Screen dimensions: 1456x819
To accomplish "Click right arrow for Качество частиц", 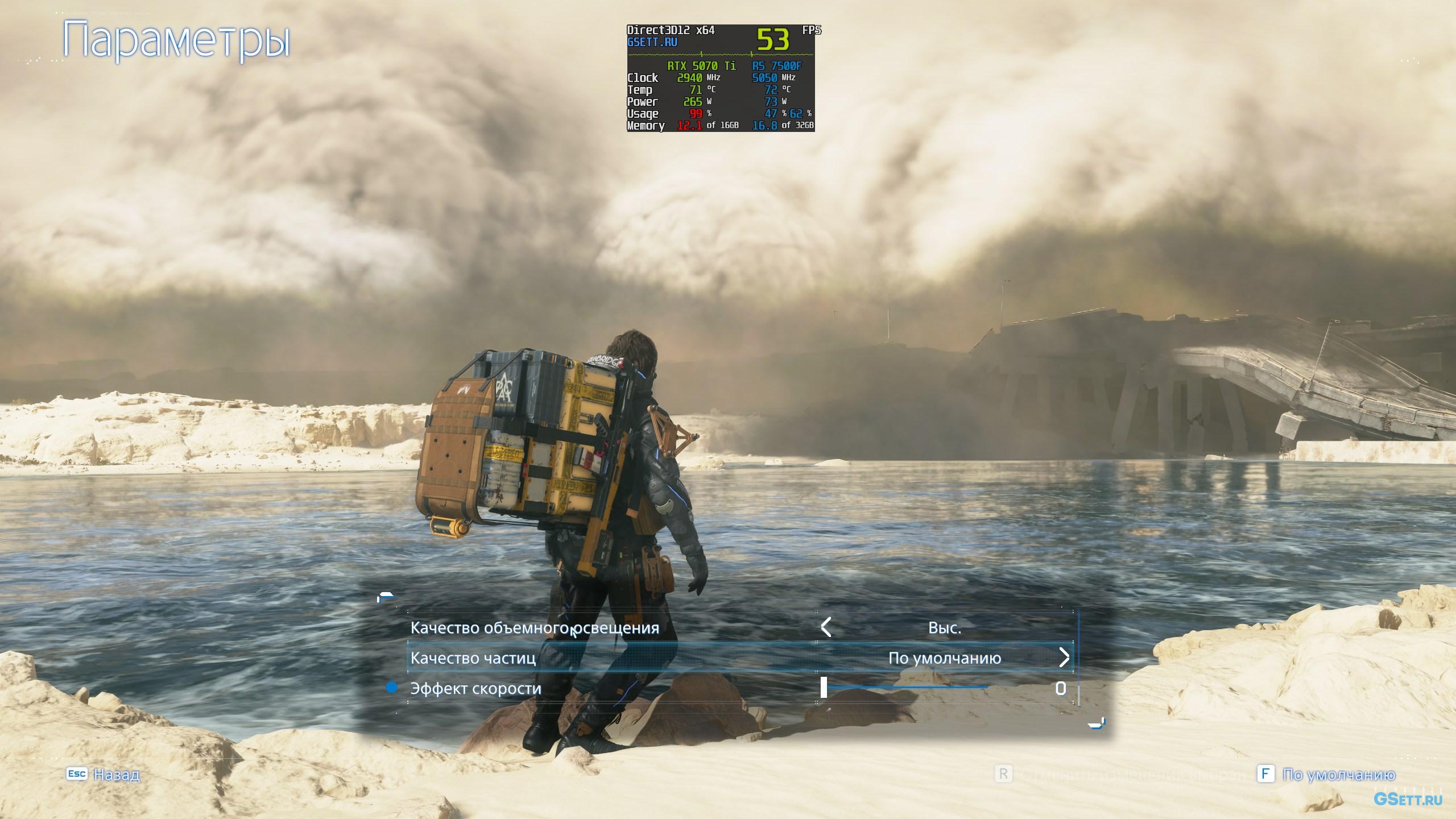I will pyautogui.click(x=1064, y=658).
